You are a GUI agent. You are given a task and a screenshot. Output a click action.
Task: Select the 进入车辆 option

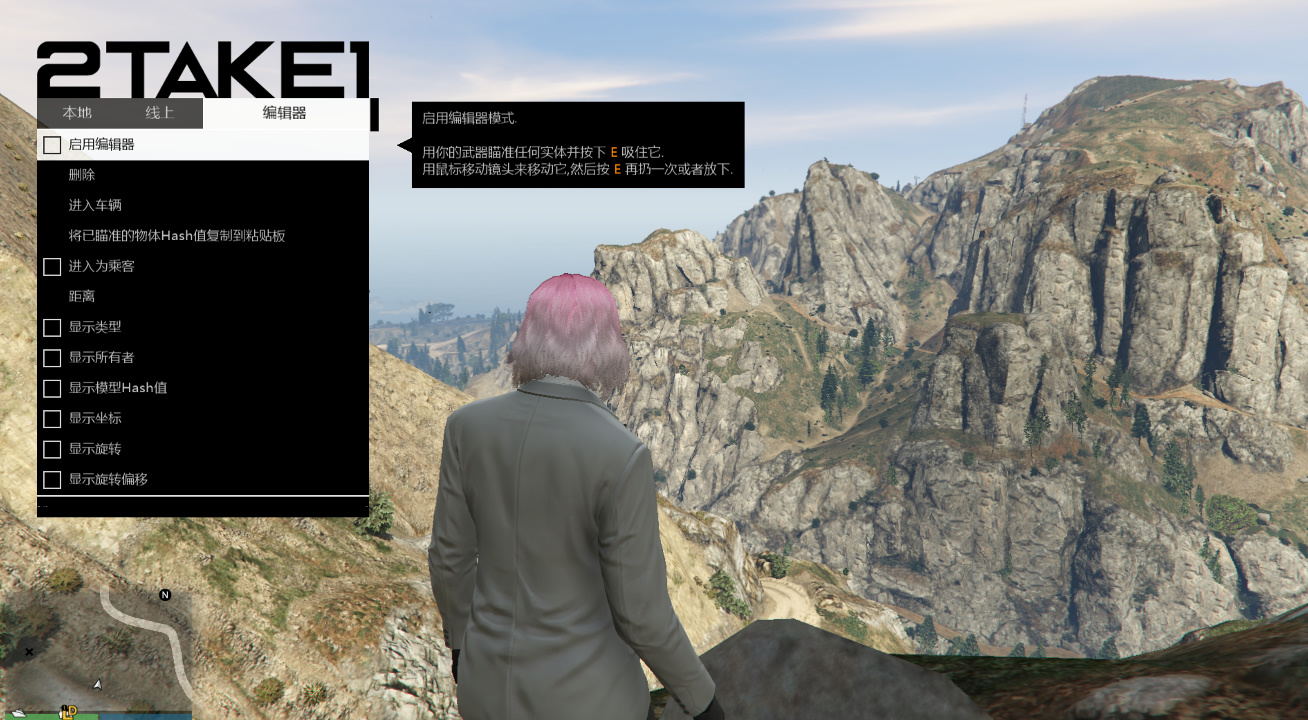point(95,205)
